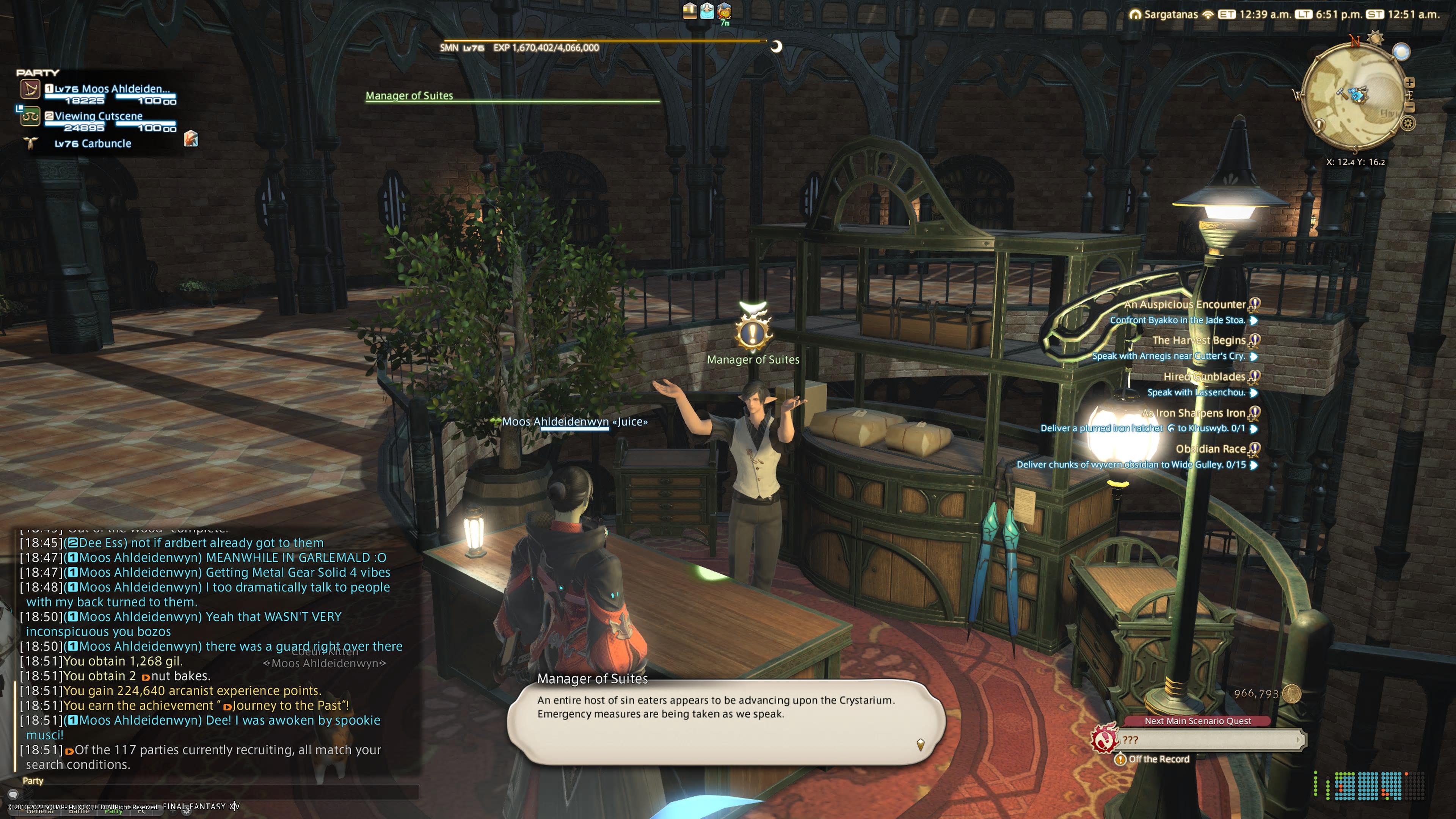Open the minimap gear settings
Screen dimensions: 1456x819
(x=1408, y=123)
